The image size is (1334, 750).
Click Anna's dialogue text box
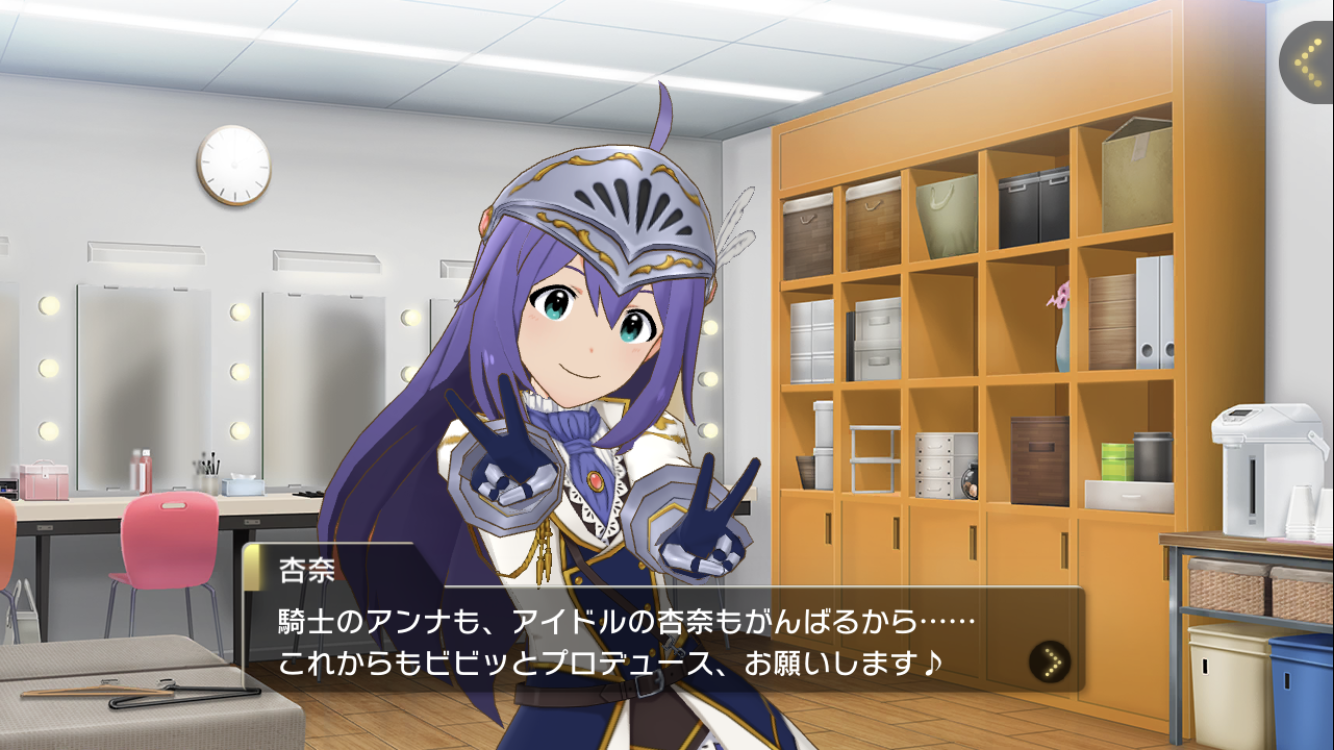(x=640, y=640)
